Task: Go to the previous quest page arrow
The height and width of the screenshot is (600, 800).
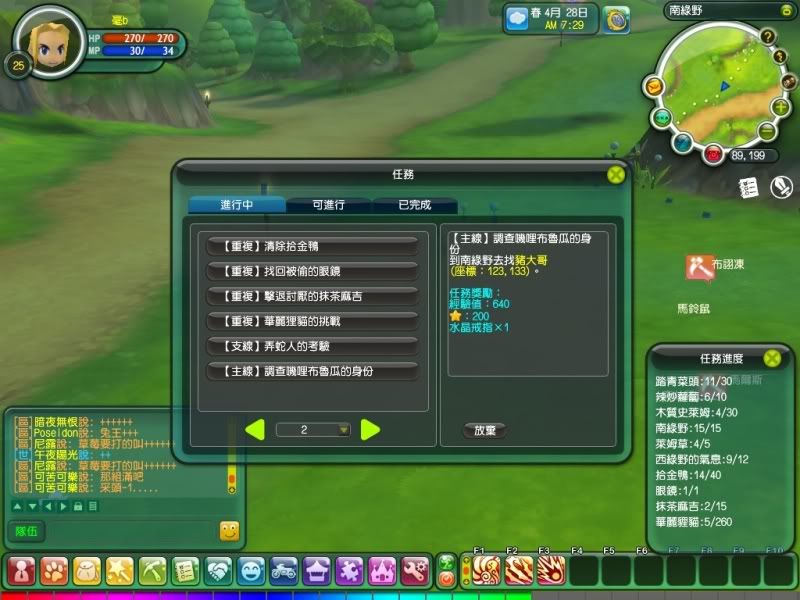Action: 255,430
